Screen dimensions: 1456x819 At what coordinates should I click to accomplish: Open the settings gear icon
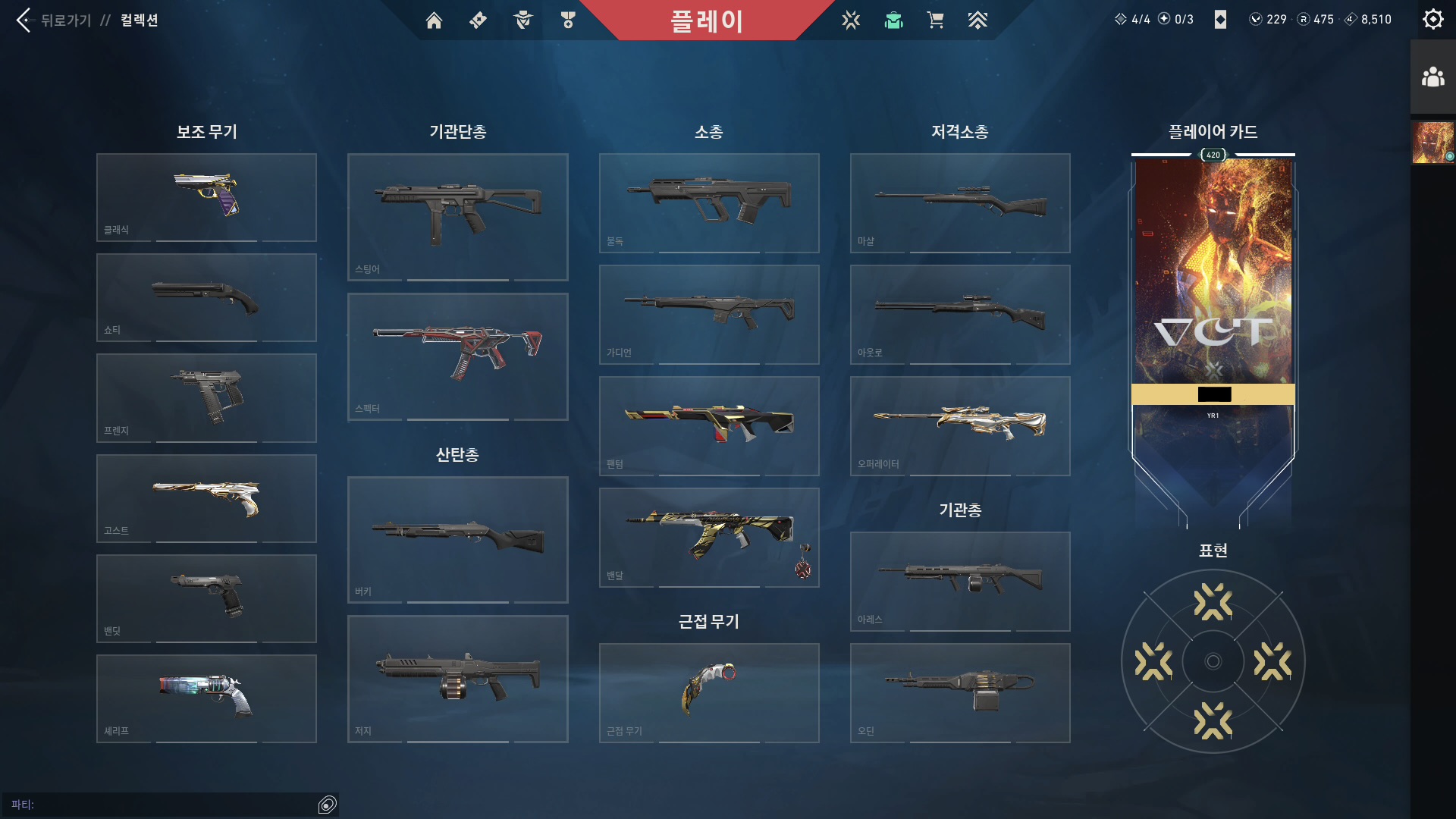1432,19
